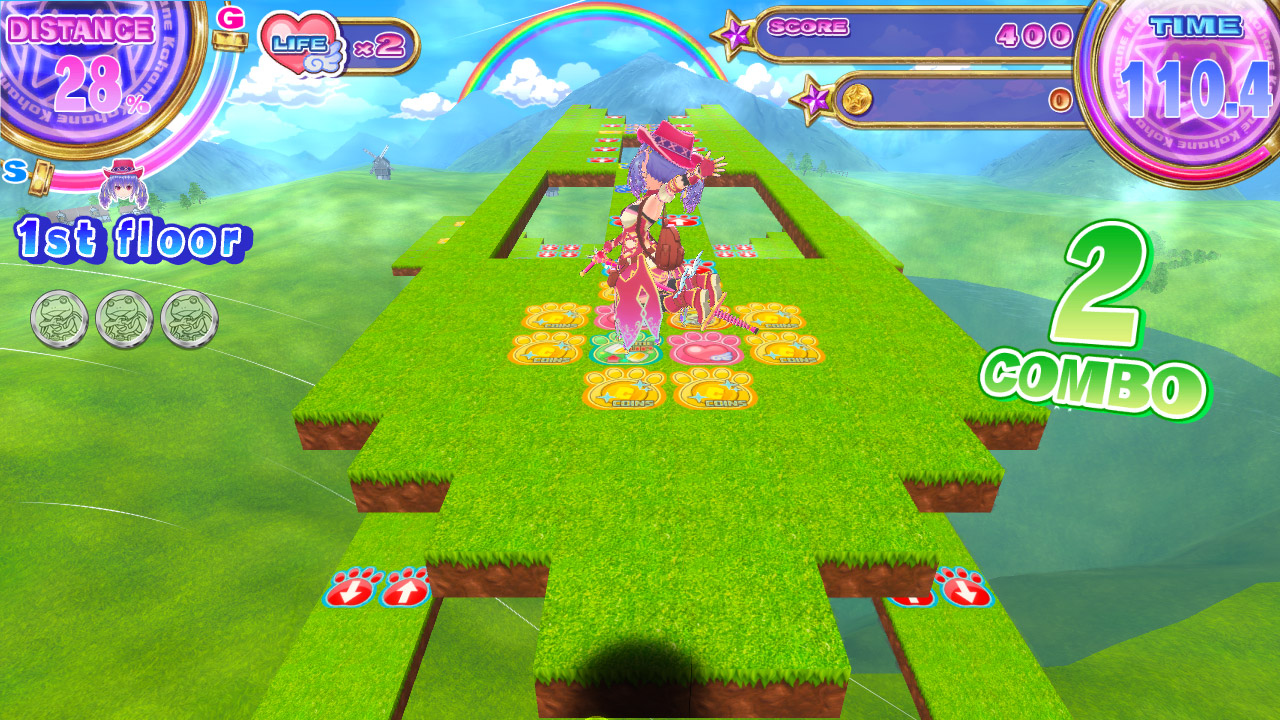Click the S start marker on the progress arc
Image resolution: width=1280 pixels, height=720 pixels.
[14, 170]
